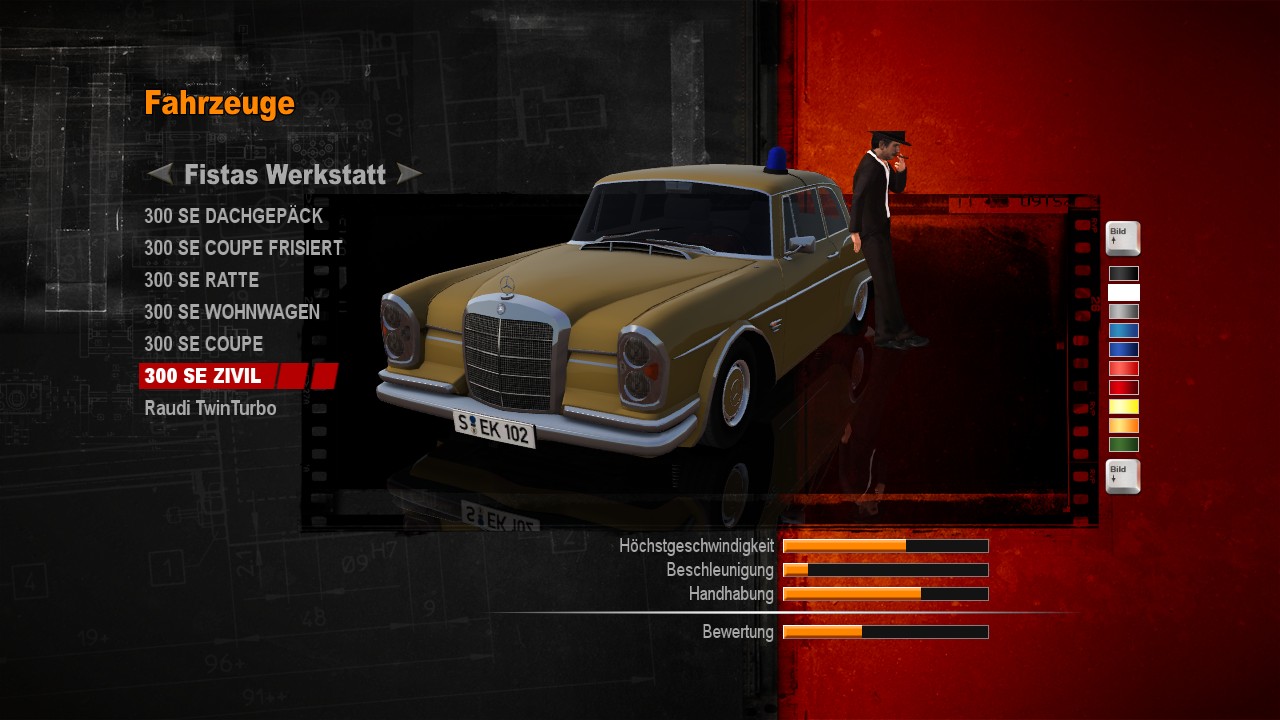Click the highlighted 300 SE ZIVIL entry
This screenshot has height=720, width=1280.
coord(202,376)
